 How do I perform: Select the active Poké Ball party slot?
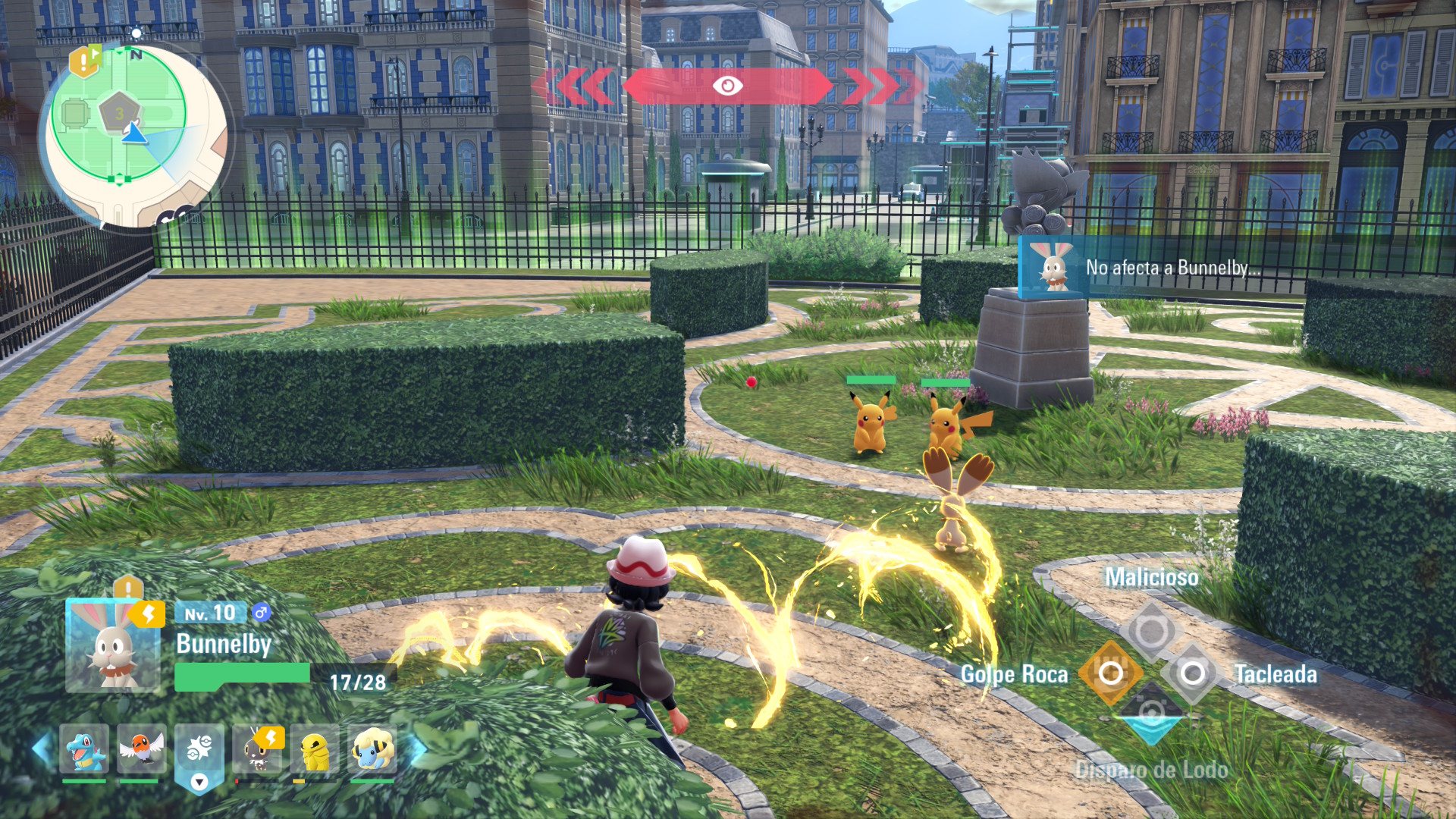(x=199, y=750)
